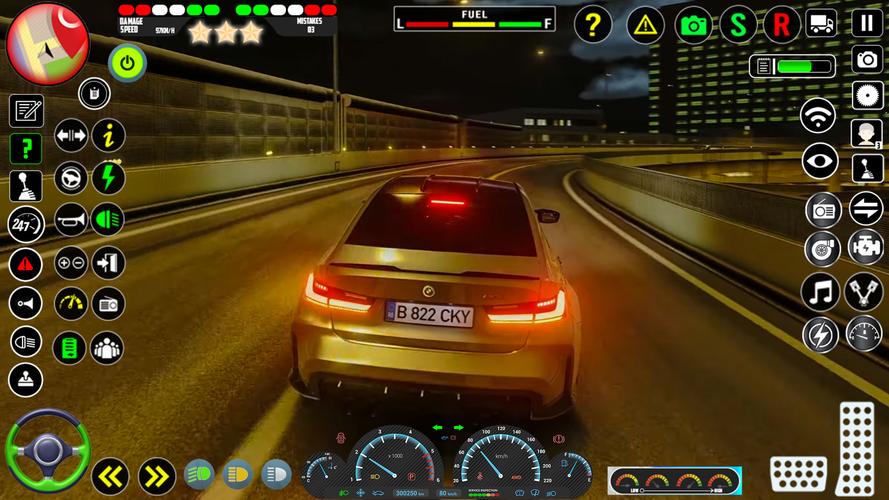Image resolution: width=889 pixels, height=500 pixels.
Task: Tap the left double-arrow turn signal
Action: click(110, 476)
